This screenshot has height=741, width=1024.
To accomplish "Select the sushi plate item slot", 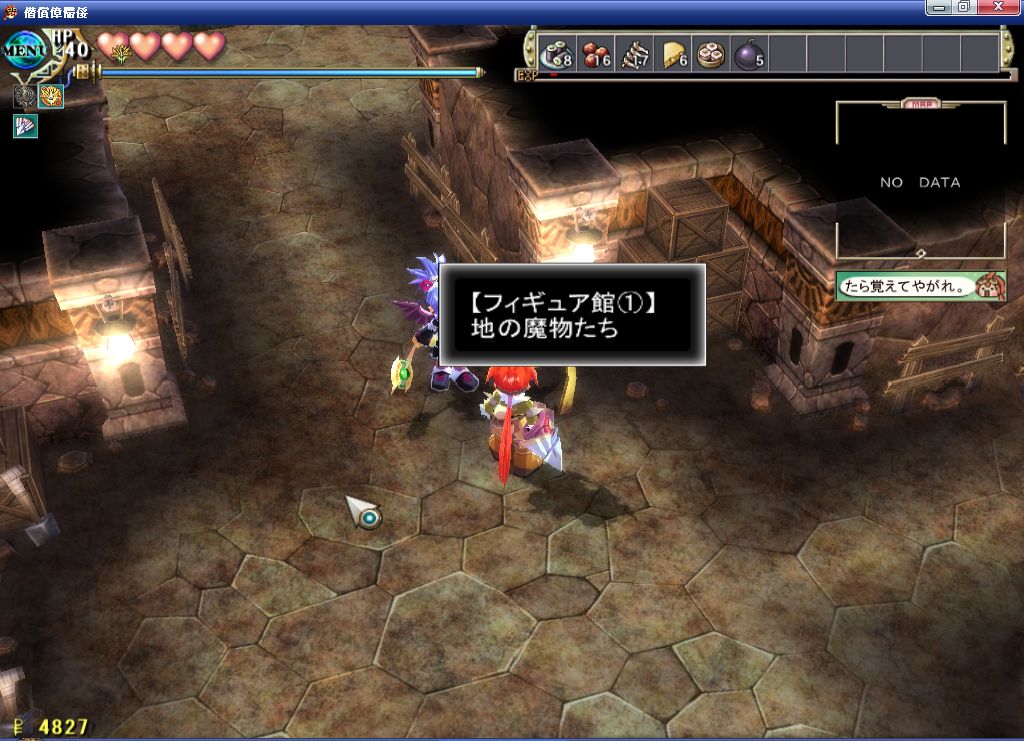I will tap(555, 54).
